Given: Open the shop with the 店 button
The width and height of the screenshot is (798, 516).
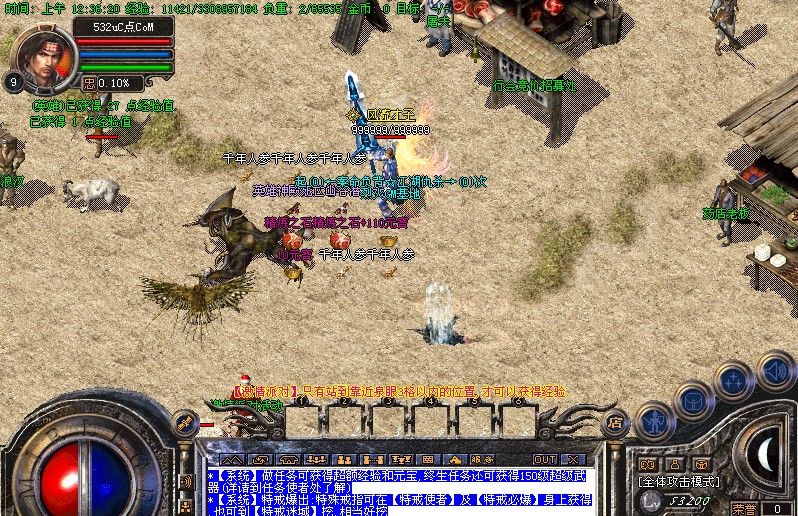Looking at the screenshot, I should (616, 424).
